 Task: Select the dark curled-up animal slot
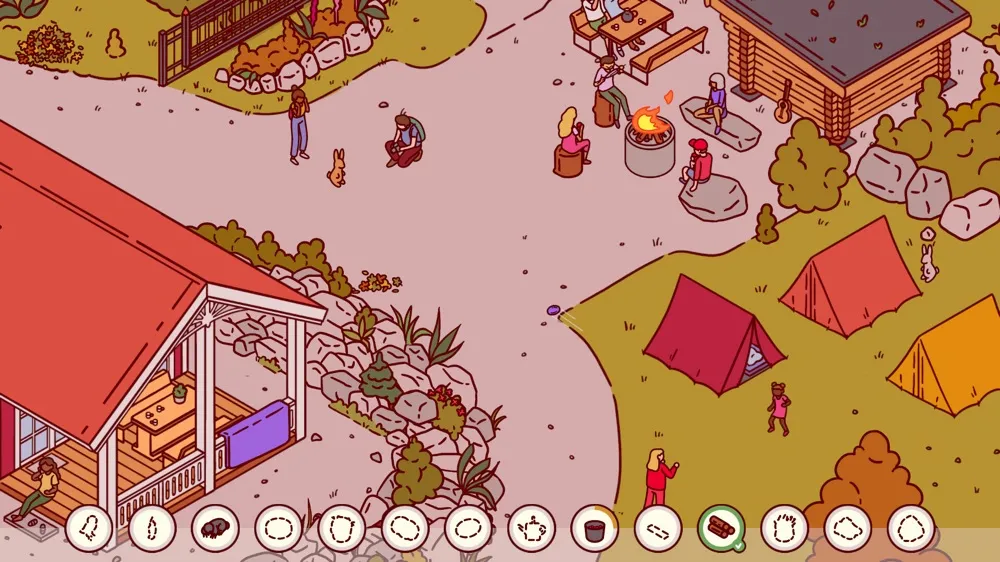215,528
